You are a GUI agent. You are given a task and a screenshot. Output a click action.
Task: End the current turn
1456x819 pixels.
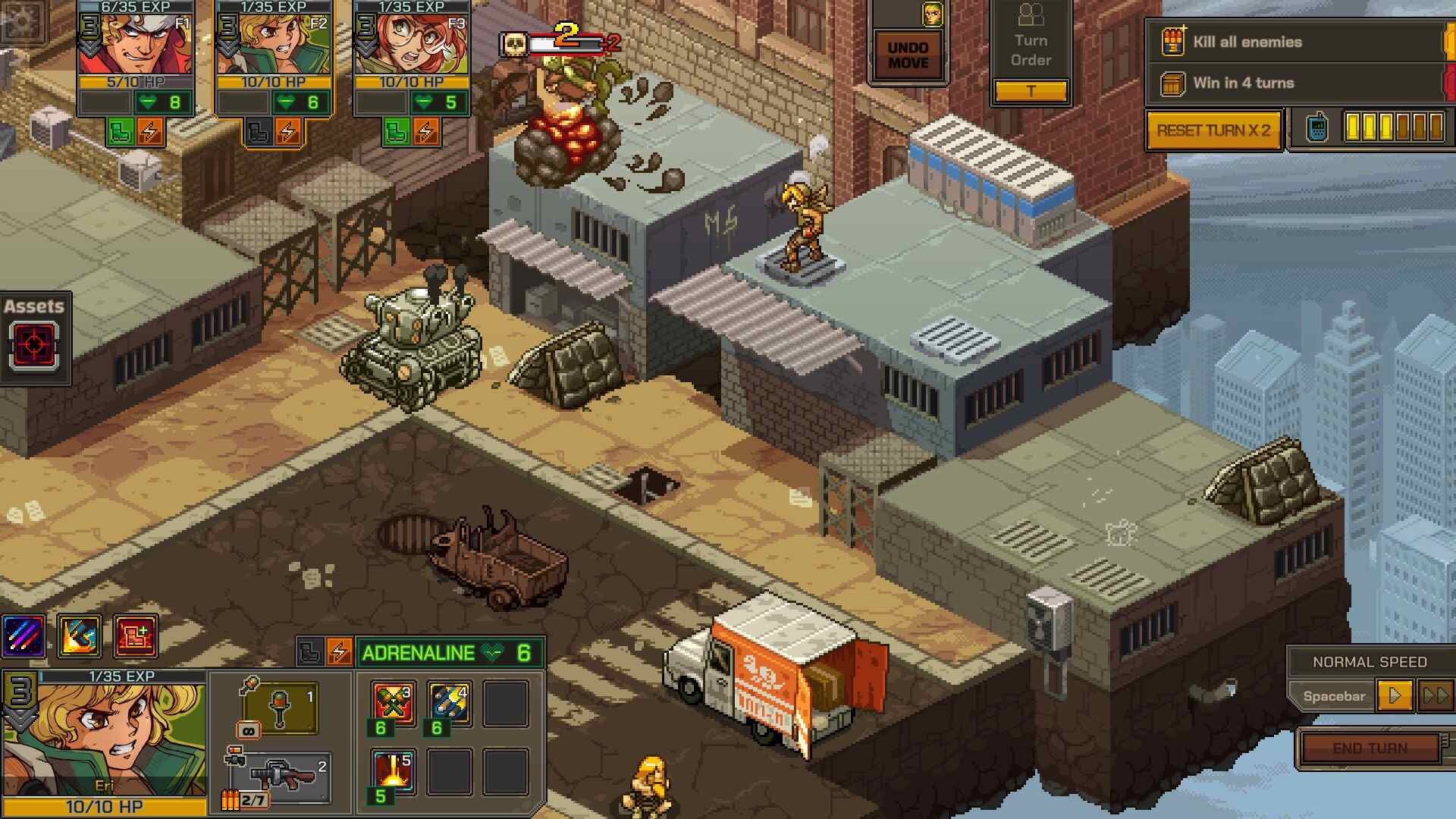click(x=1370, y=748)
